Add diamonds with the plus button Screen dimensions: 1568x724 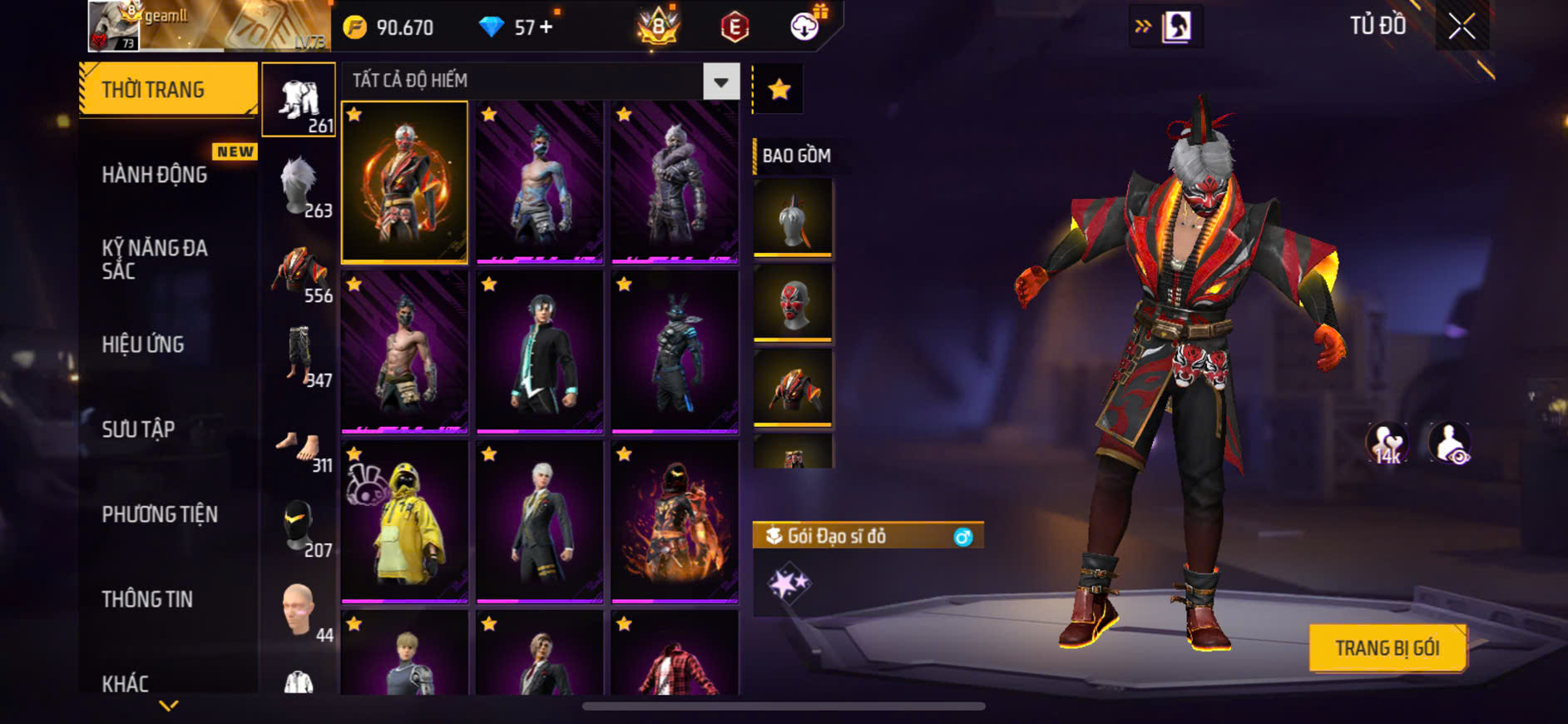pos(546,27)
